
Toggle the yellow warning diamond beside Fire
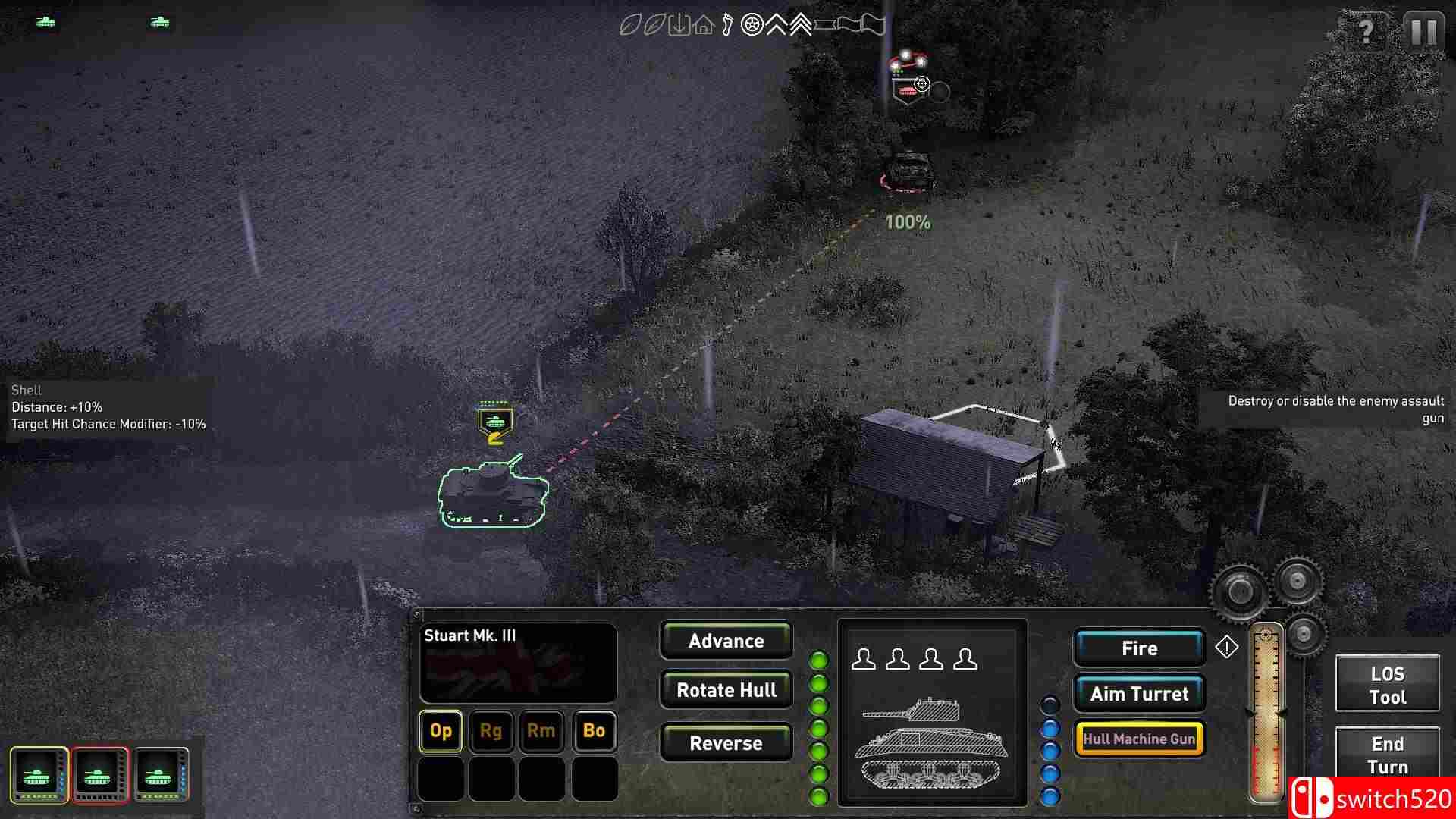[x=1227, y=648]
